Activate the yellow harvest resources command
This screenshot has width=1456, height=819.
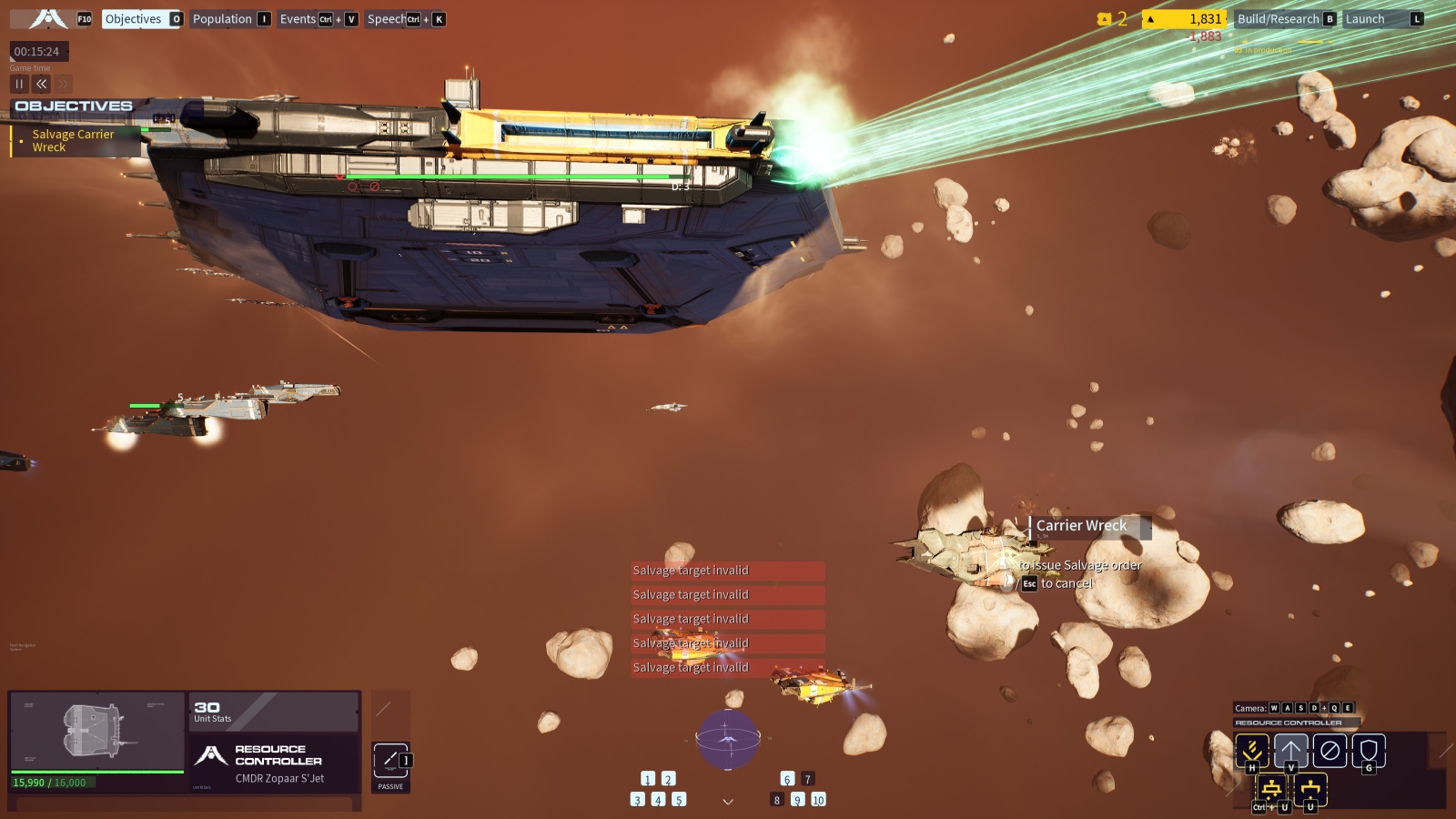[x=1252, y=751]
